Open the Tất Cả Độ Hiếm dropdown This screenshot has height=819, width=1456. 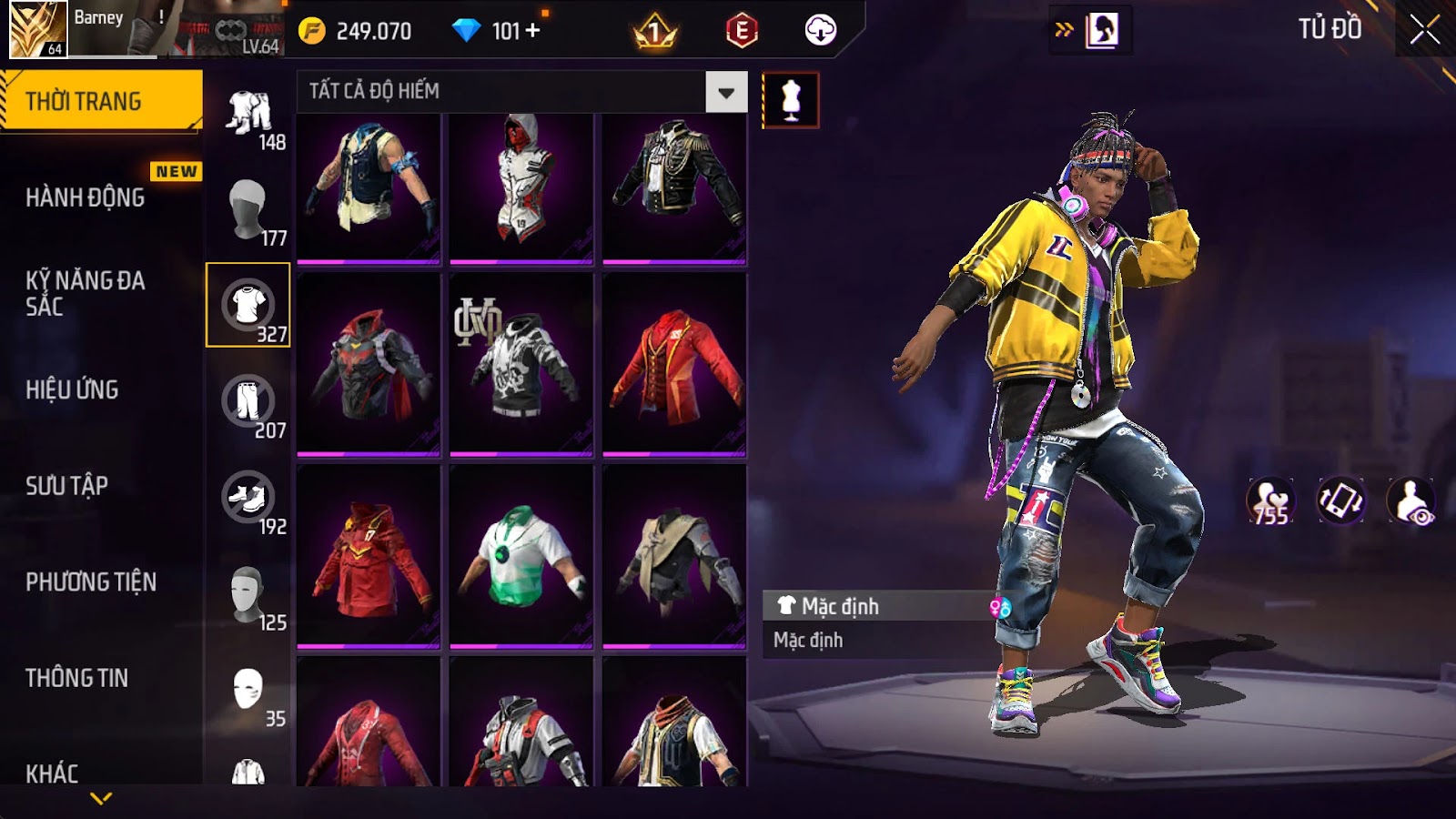[x=725, y=92]
